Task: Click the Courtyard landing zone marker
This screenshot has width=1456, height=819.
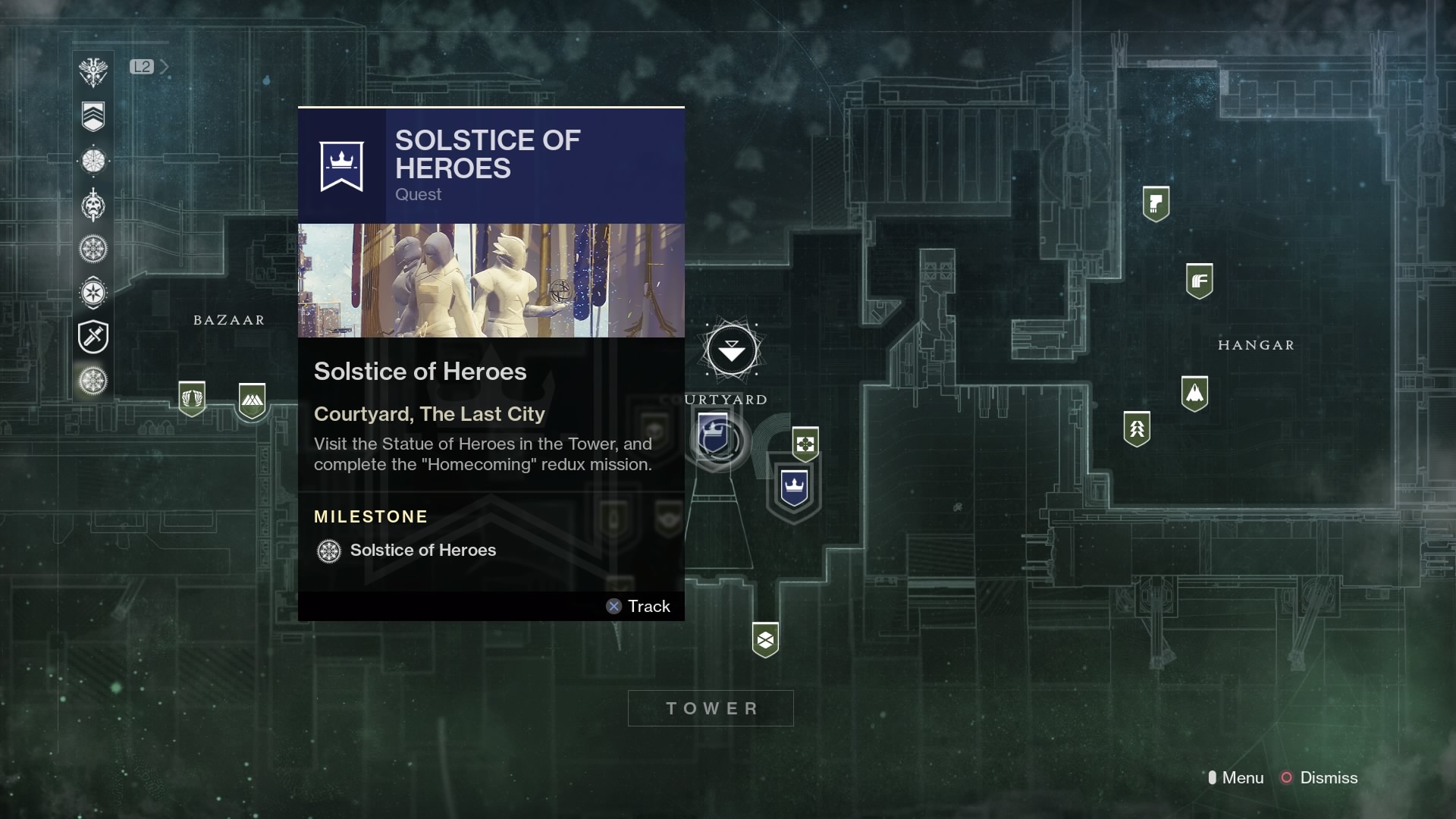Action: [732, 350]
